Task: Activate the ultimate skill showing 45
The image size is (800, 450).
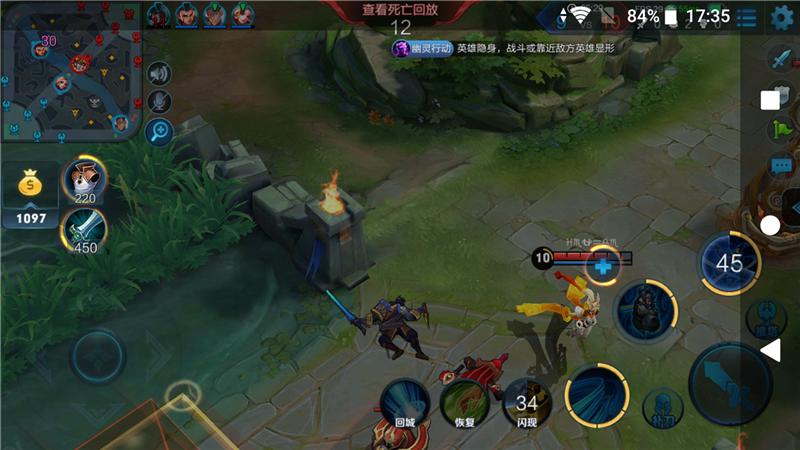Action: click(730, 263)
